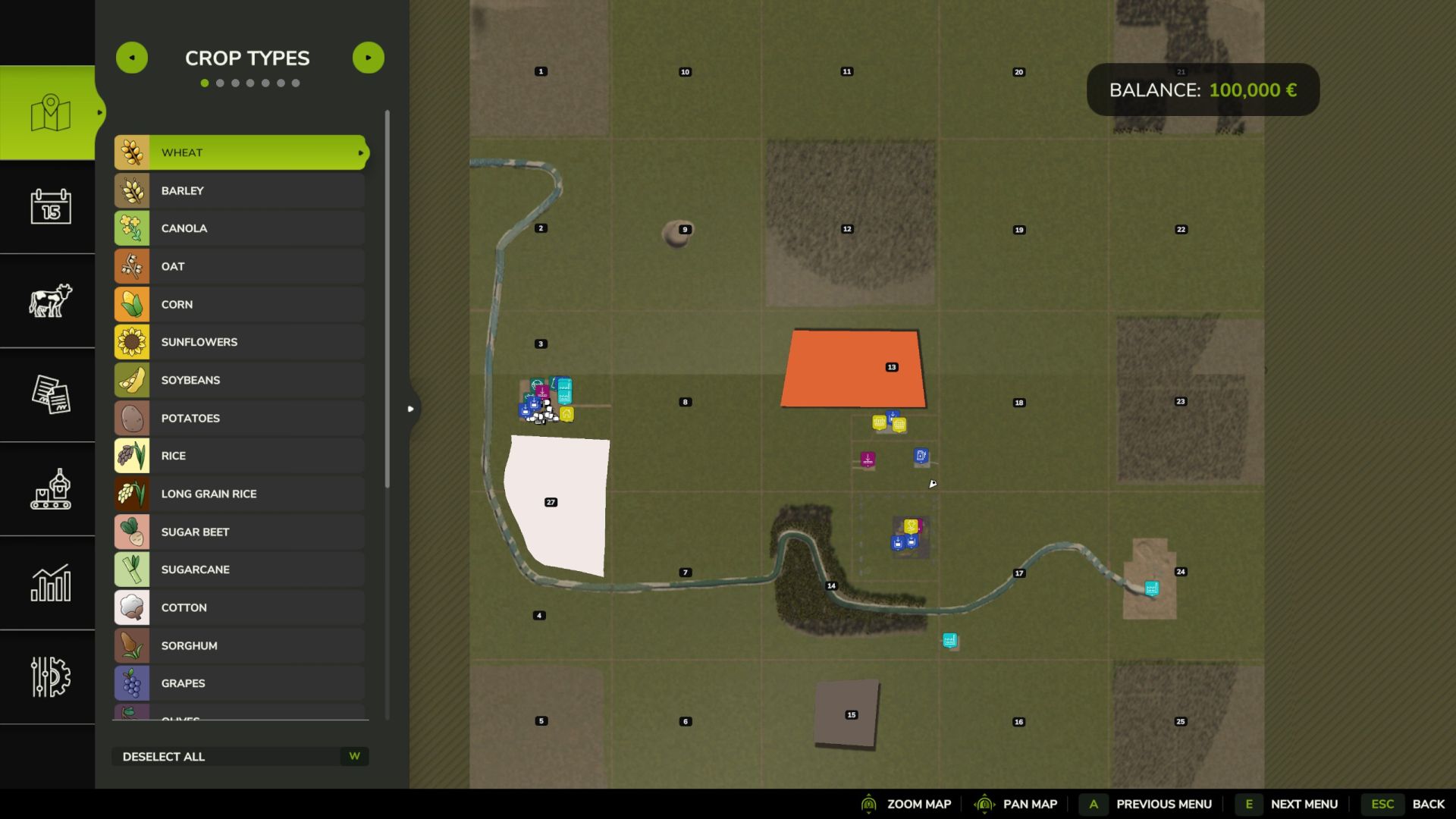The image size is (1456, 819).
Task: Choose the Sunflowers crop entry
Action: coord(240,342)
